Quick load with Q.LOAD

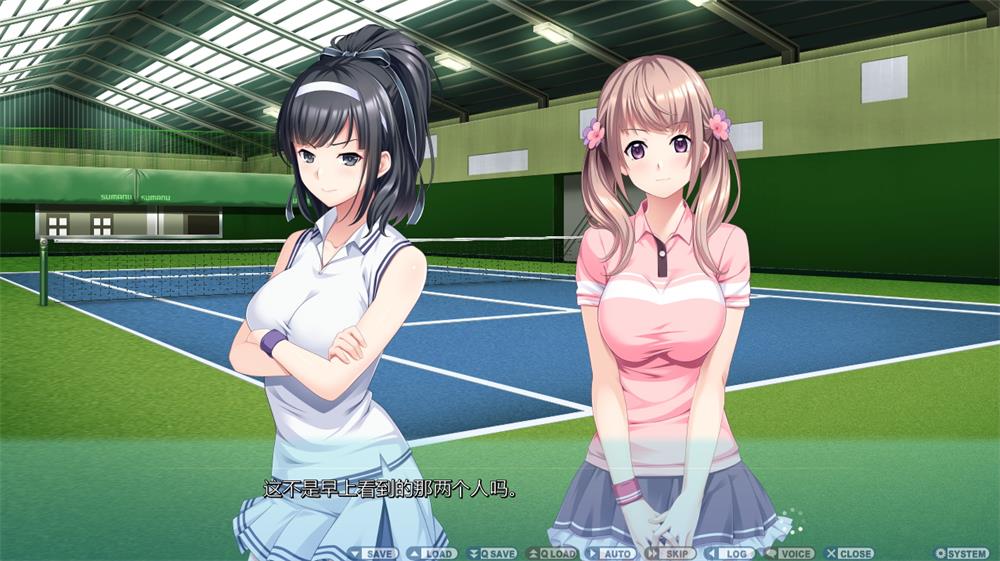coord(553,553)
